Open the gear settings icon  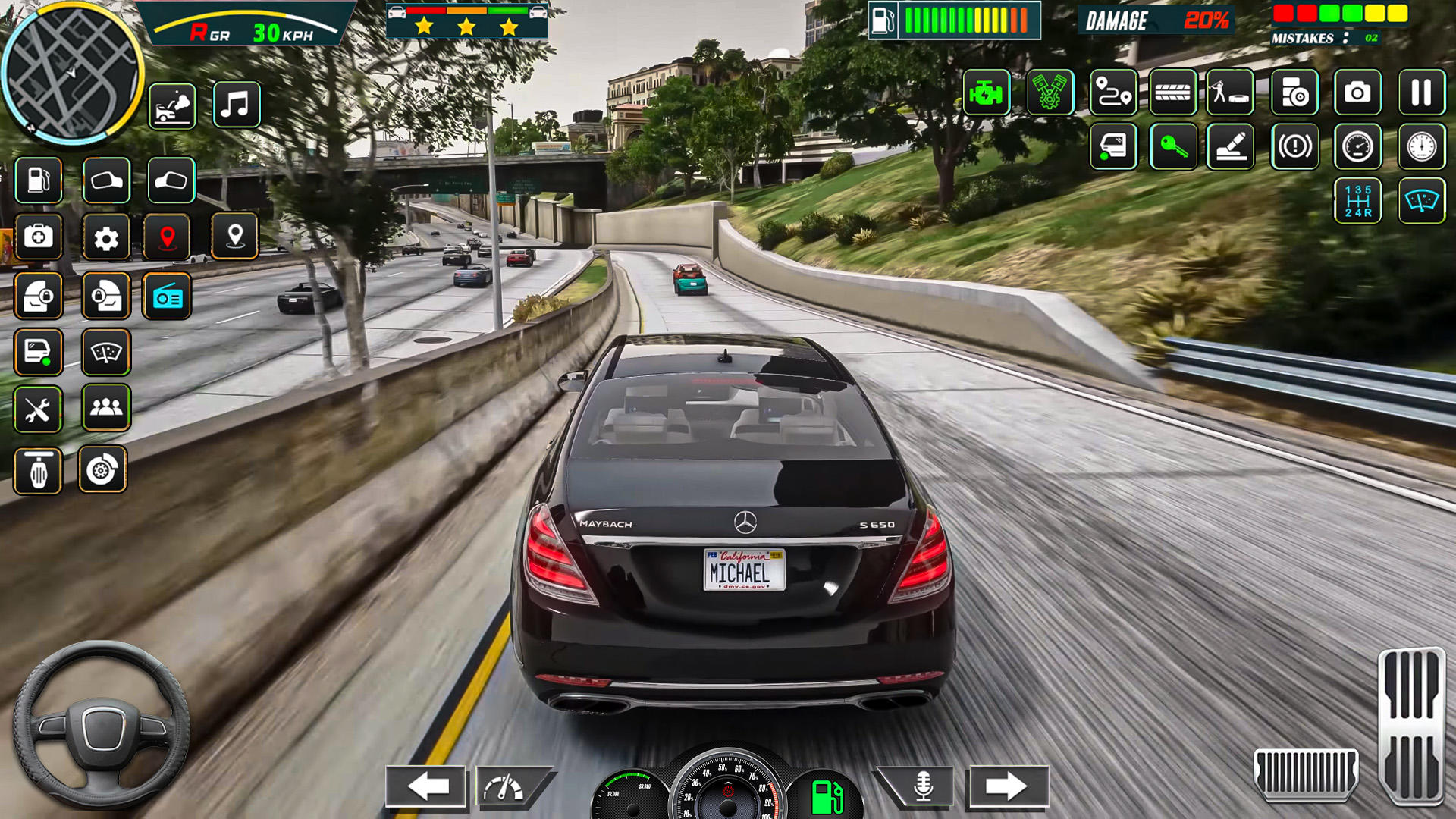(x=106, y=238)
